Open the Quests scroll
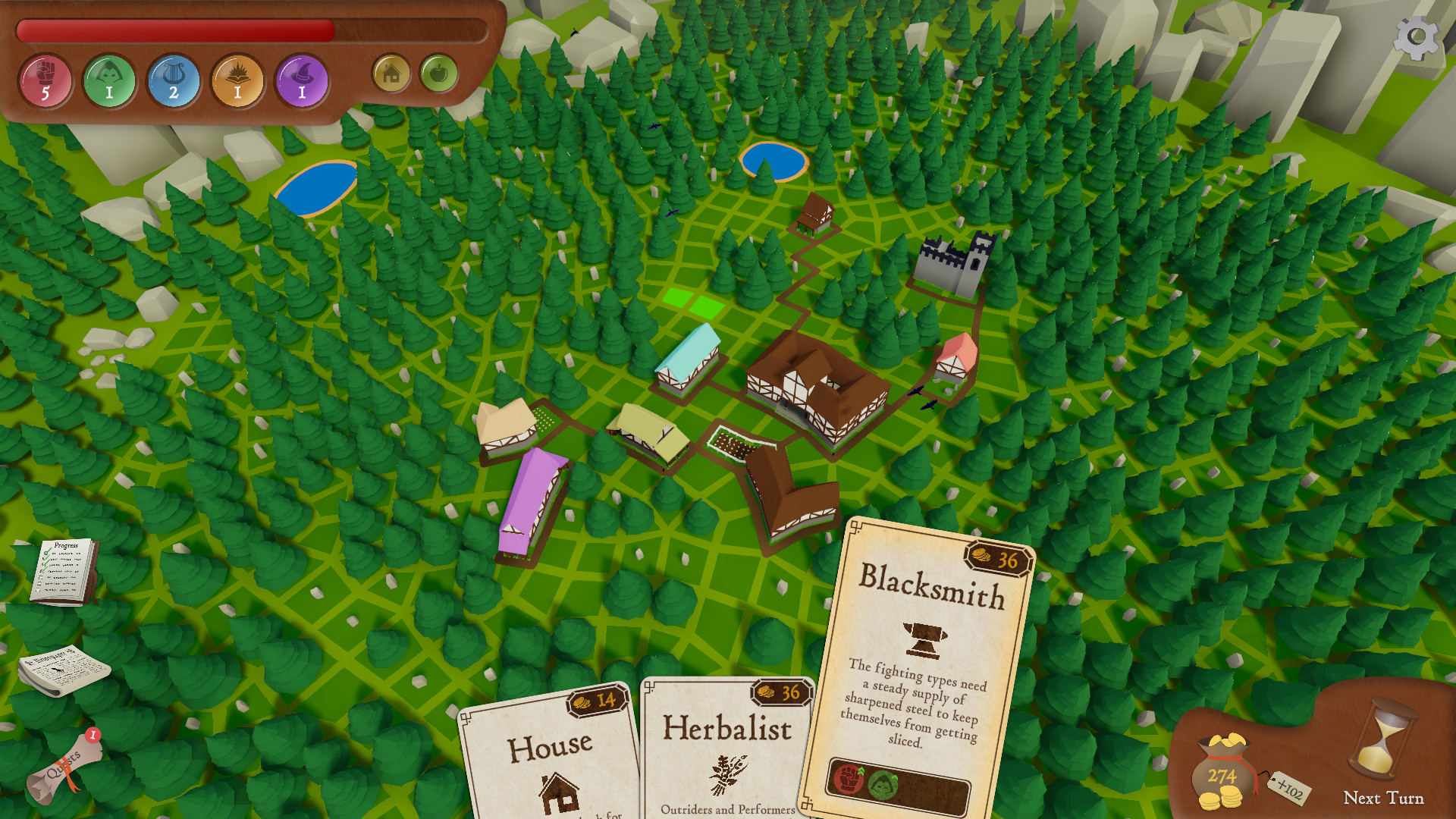This screenshot has width=1456, height=819. (x=64, y=767)
